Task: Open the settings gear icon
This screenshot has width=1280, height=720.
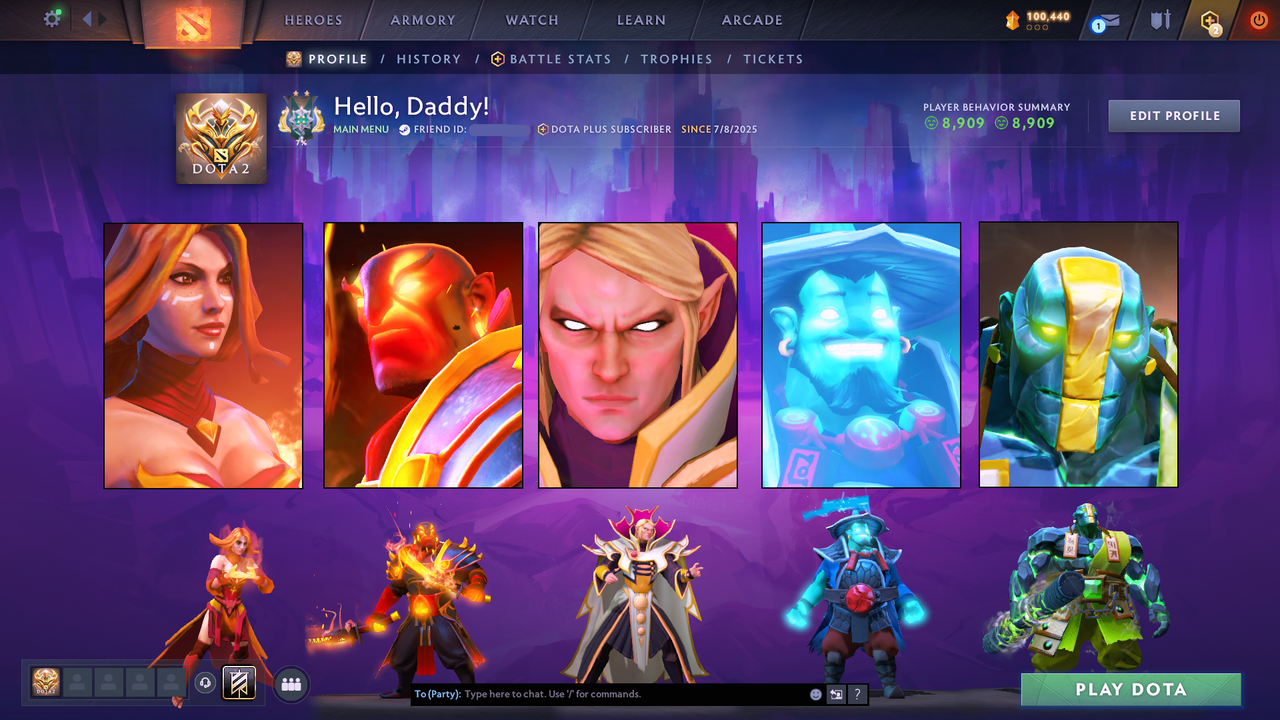Action: [52, 19]
